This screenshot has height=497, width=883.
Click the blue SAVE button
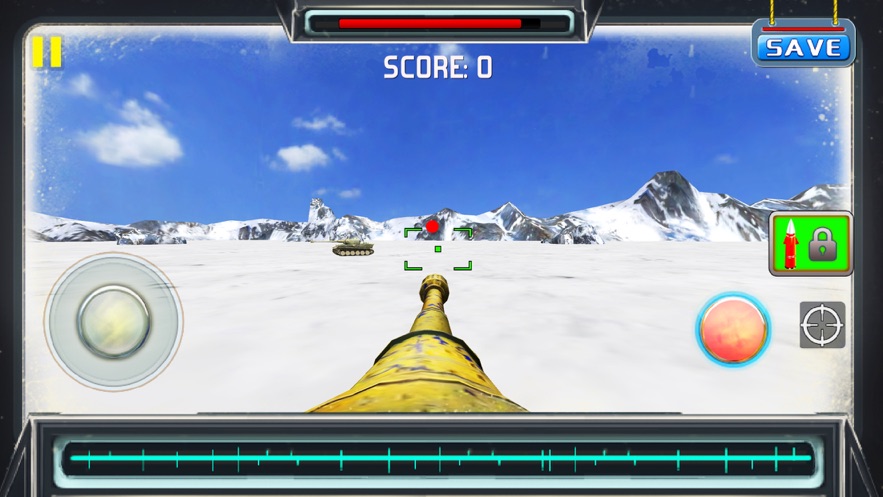[803, 48]
